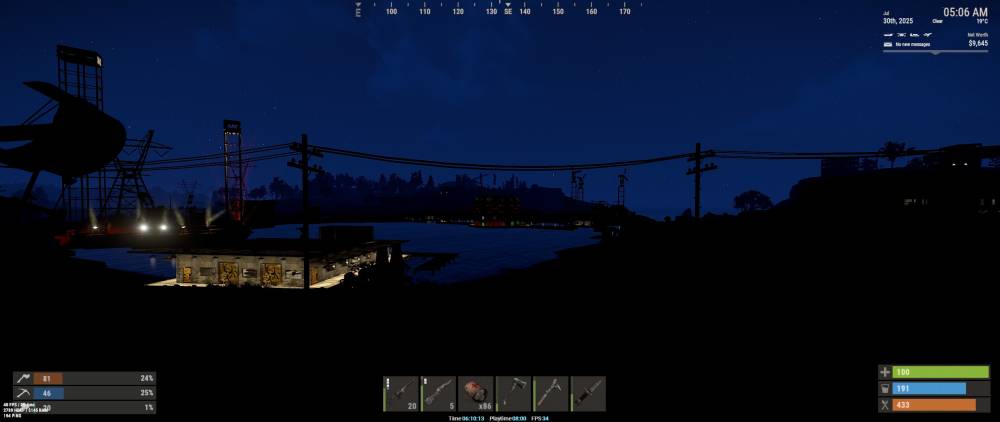The image size is (1000, 422).
Task: Choose the hotbar weapon showing 5 ammo
Action: (439, 393)
